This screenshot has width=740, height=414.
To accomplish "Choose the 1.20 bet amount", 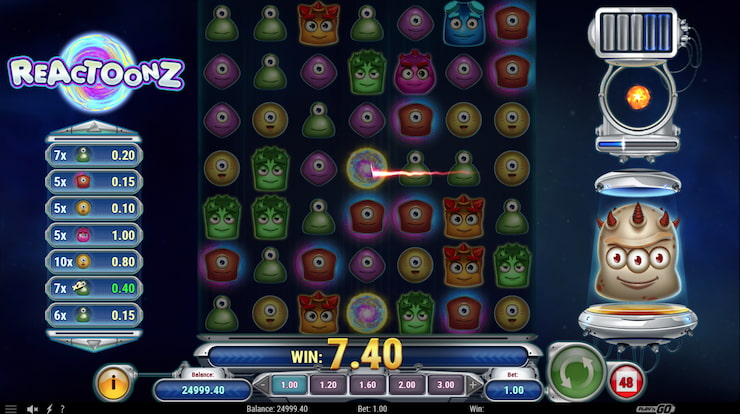I will [326, 385].
